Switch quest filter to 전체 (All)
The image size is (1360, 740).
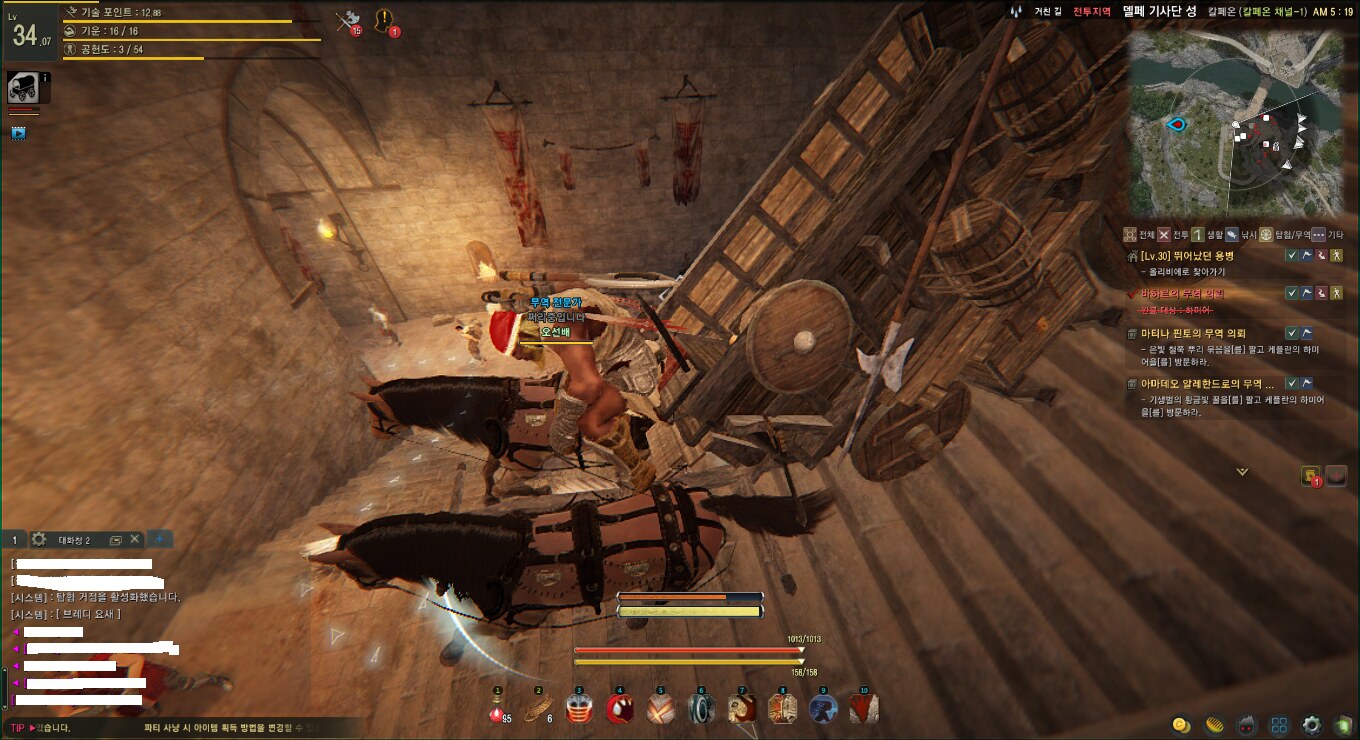(1139, 235)
